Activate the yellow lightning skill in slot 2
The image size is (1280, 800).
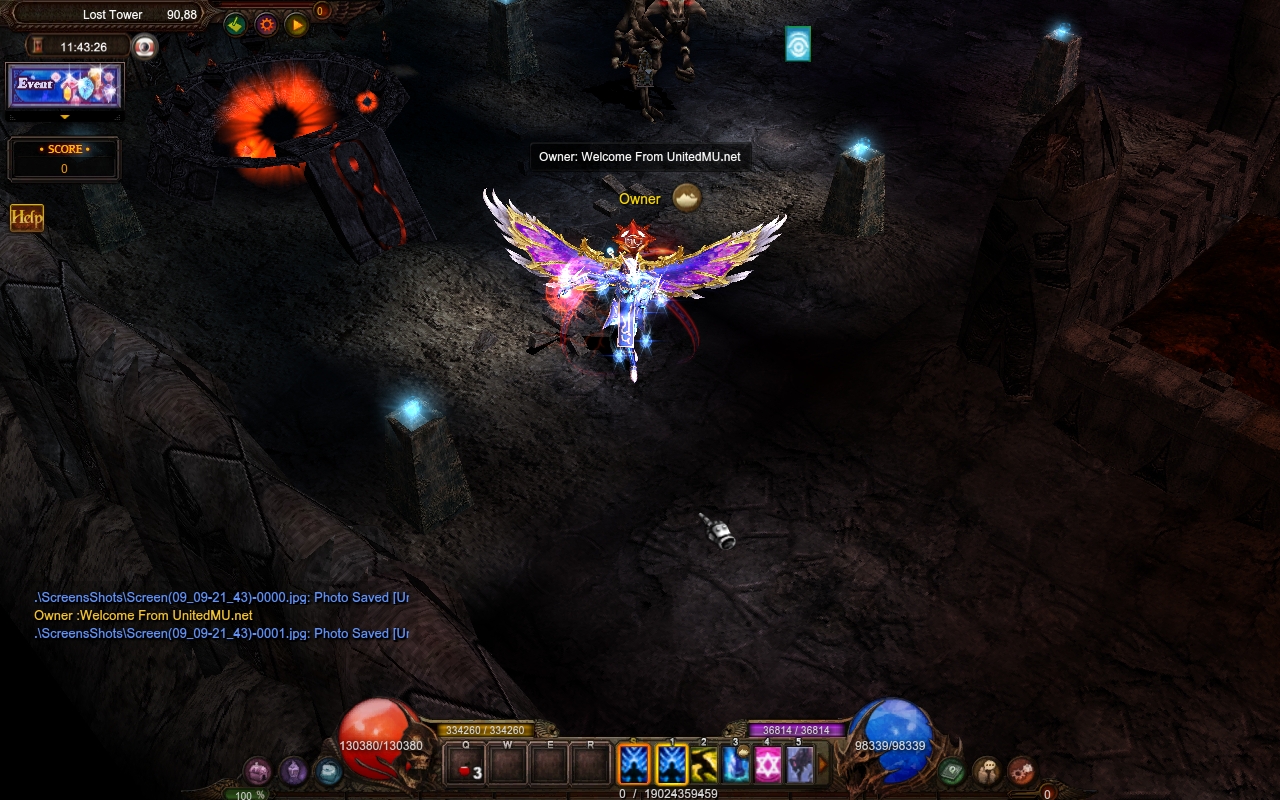click(x=704, y=766)
